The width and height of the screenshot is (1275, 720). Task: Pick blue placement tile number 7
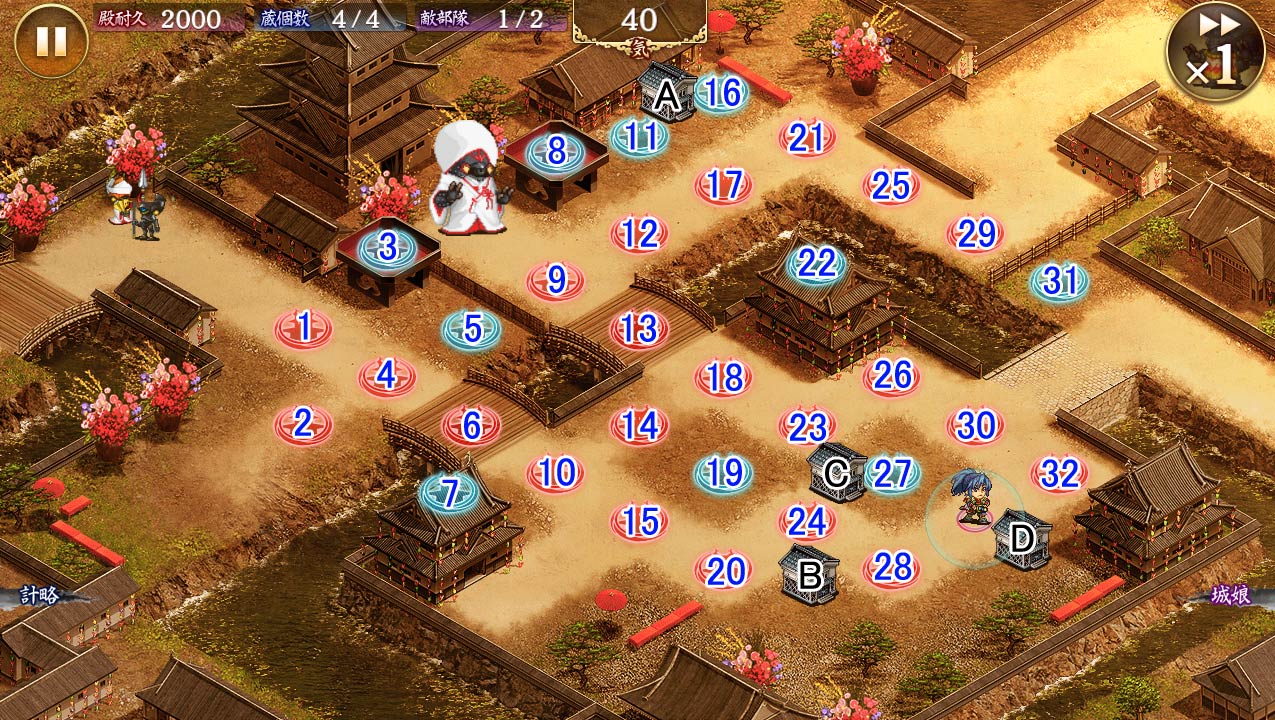click(450, 492)
